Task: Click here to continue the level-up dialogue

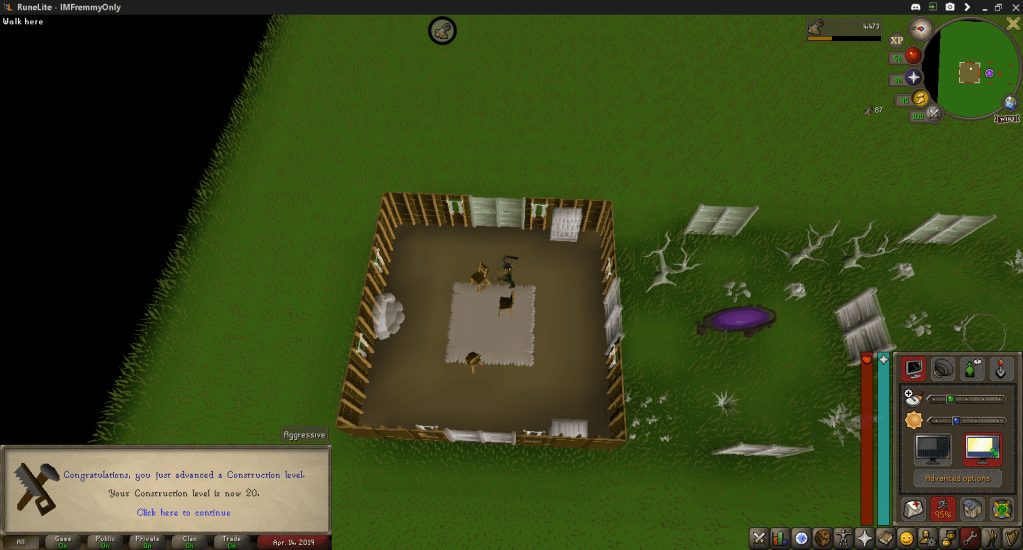Action: 184,512
